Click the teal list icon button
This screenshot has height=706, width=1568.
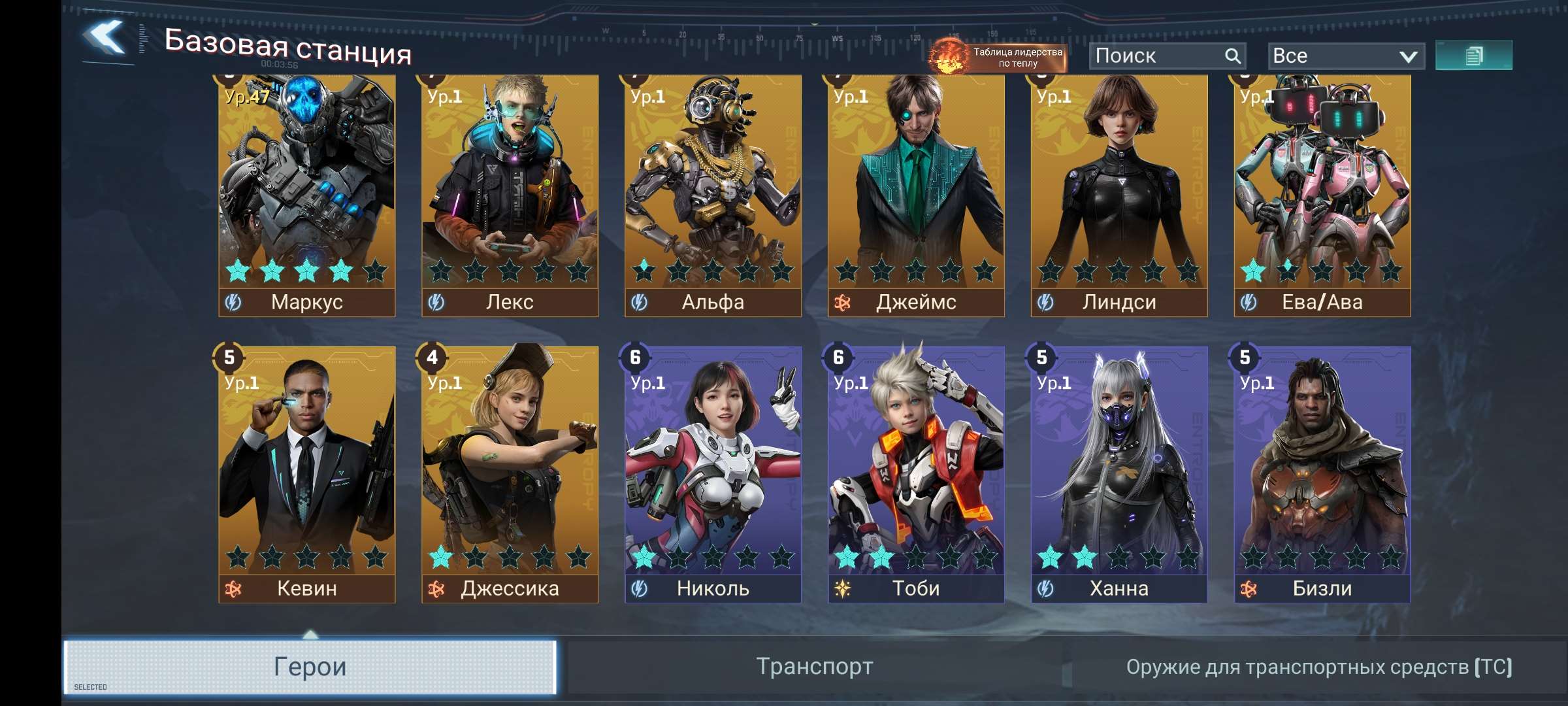click(1473, 56)
